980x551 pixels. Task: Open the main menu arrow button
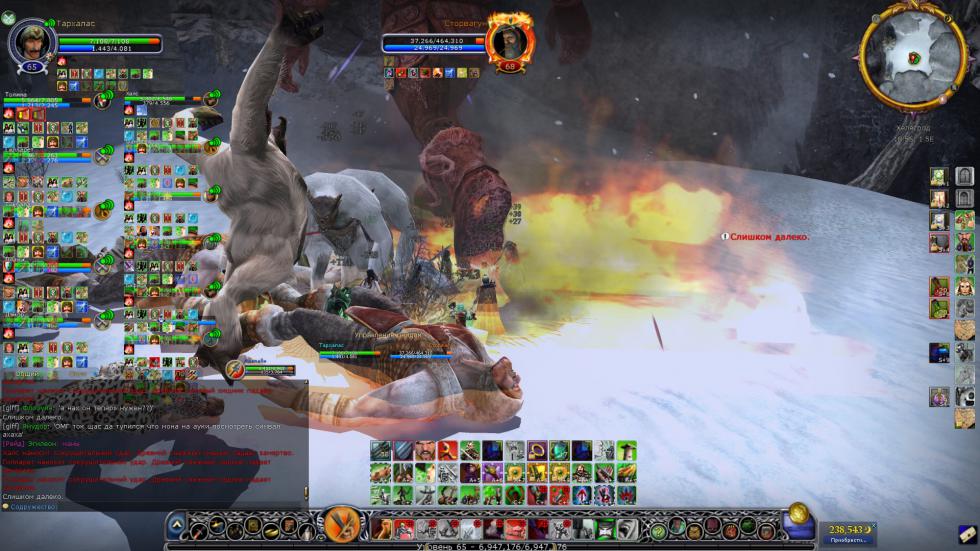[x=176, y=523]
